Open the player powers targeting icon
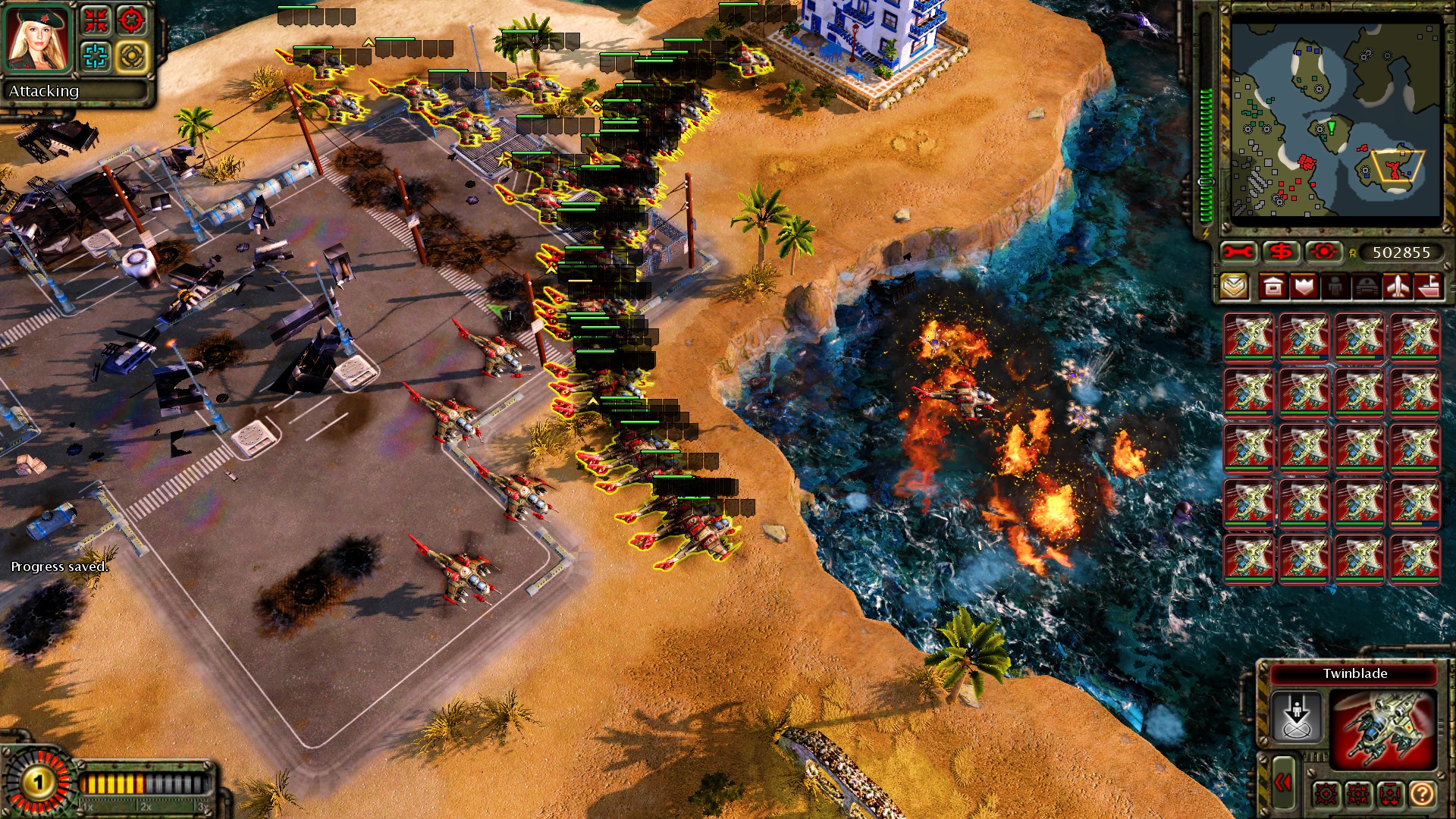The image size is (1456, 819). 1323,250
